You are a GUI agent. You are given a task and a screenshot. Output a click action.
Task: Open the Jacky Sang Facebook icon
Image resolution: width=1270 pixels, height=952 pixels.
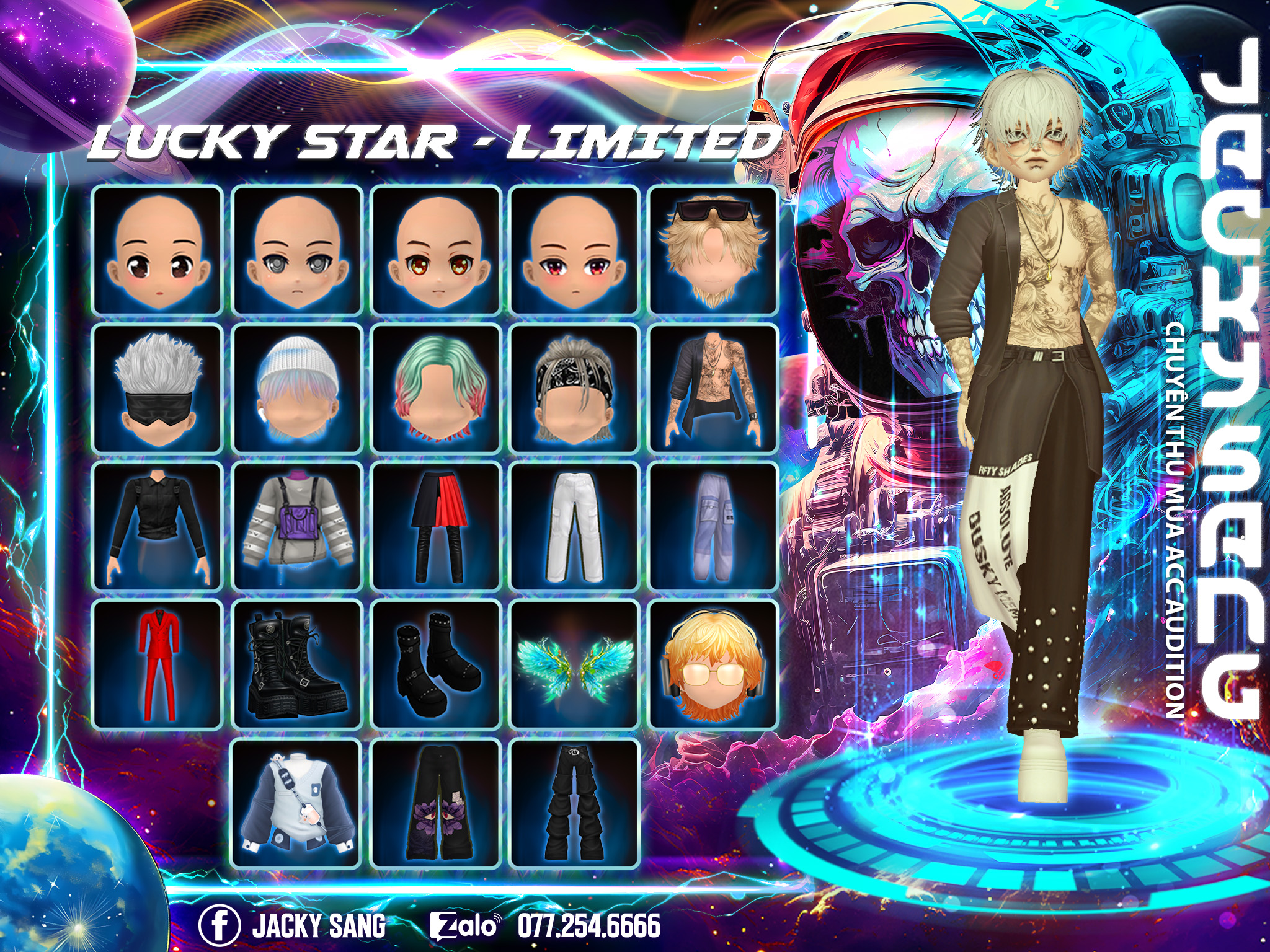[x=219, y=925]
